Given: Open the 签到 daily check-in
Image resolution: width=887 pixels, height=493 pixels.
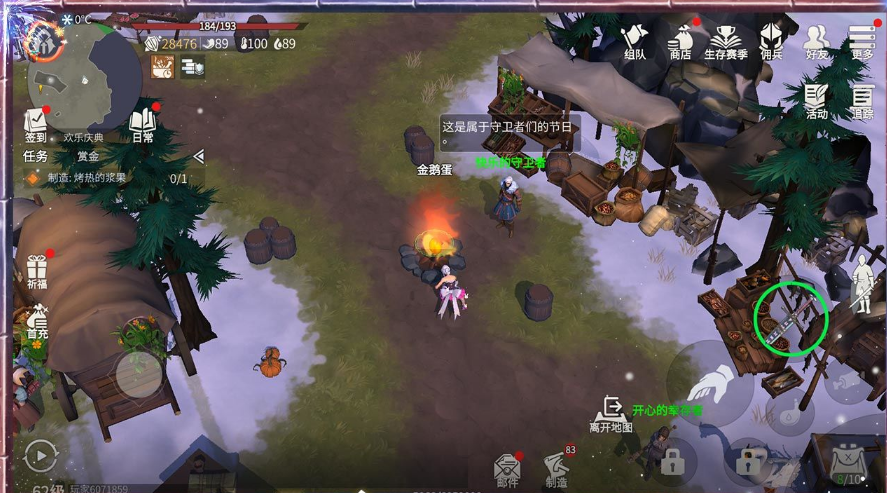Looking at the screenshot, I should (36, 125).
